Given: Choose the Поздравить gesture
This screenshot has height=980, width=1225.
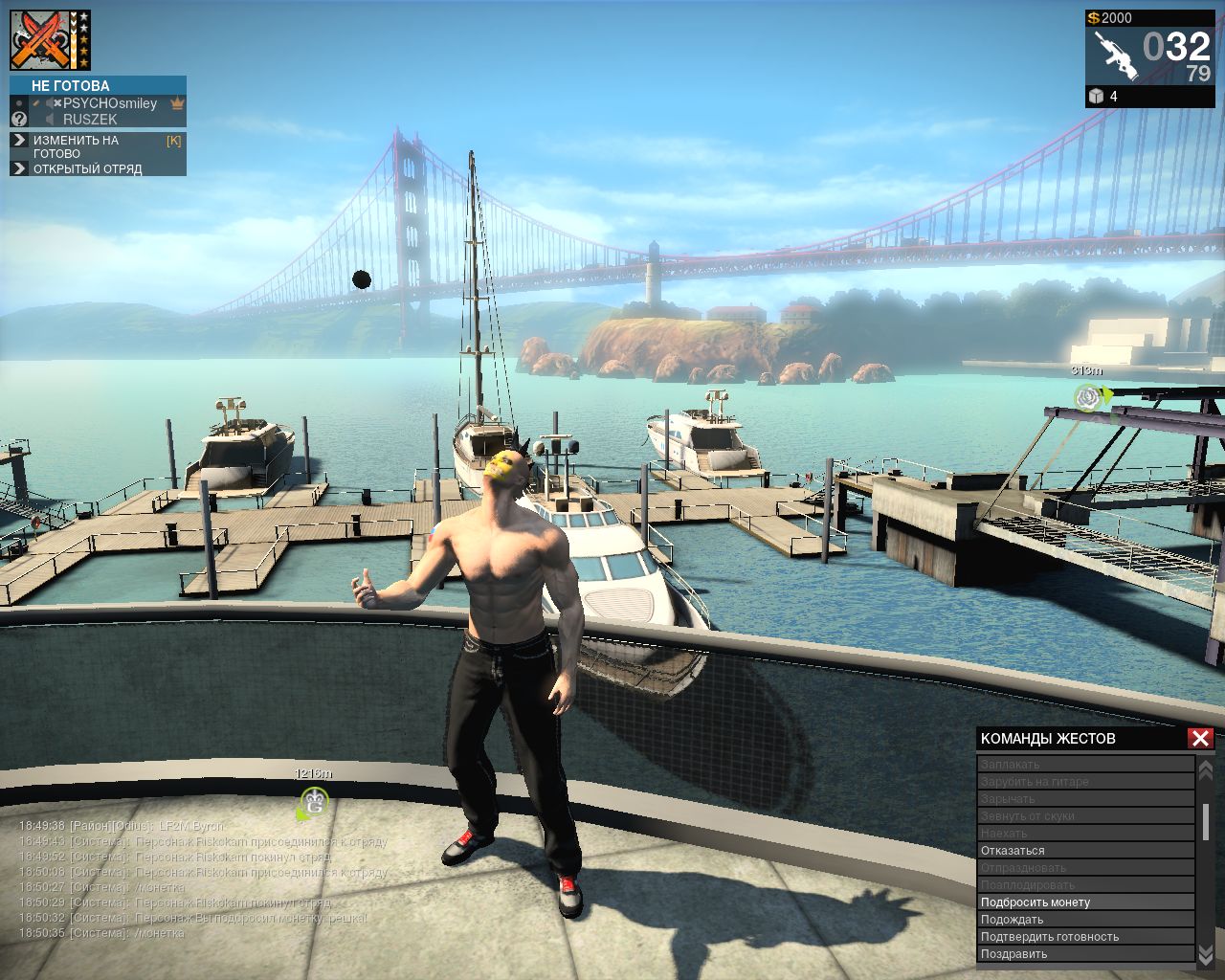Looking at the screenshot, I should (1013, 954).
